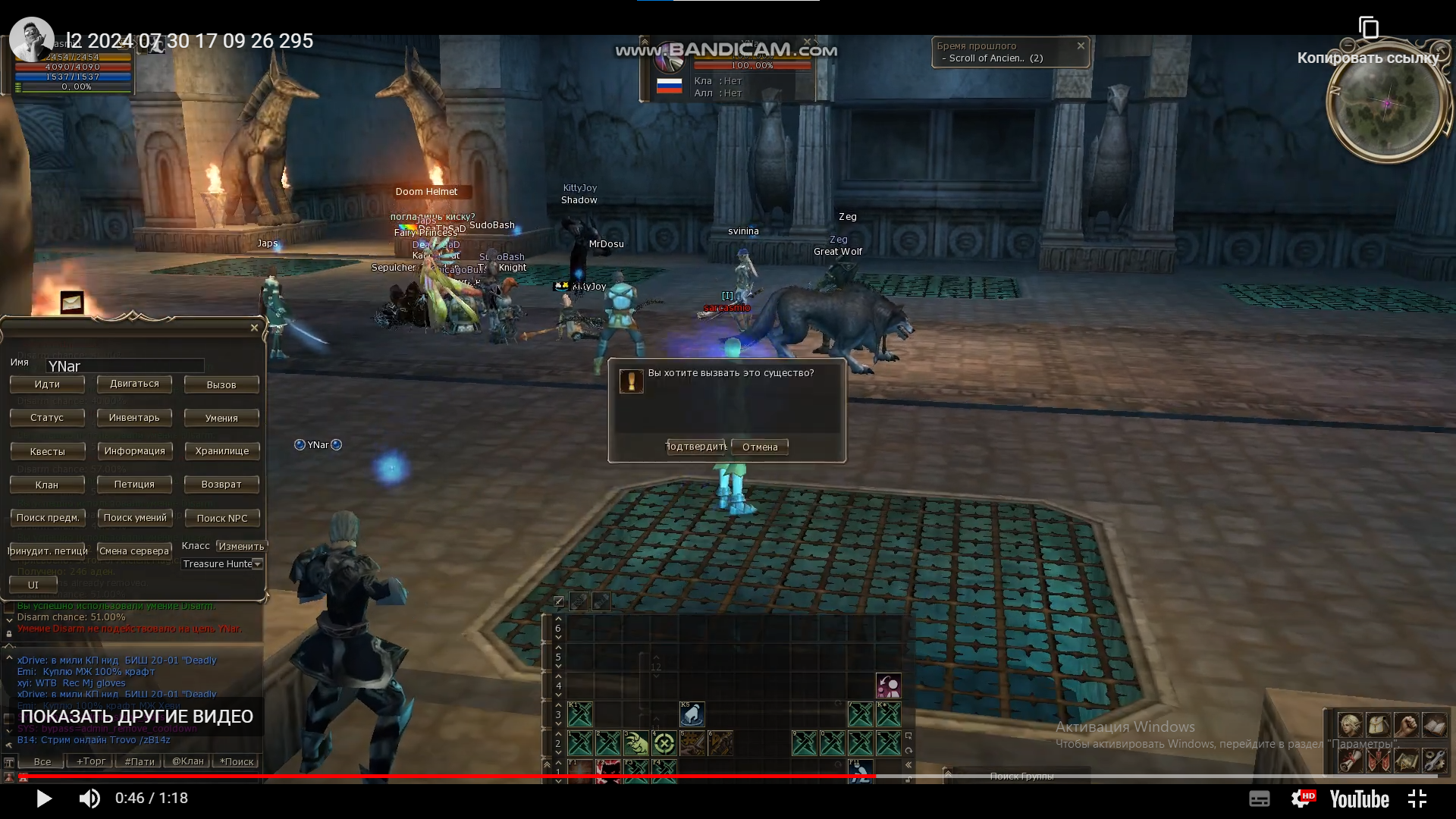
Task: Select the Двигаться button
Action: point(134,384)
